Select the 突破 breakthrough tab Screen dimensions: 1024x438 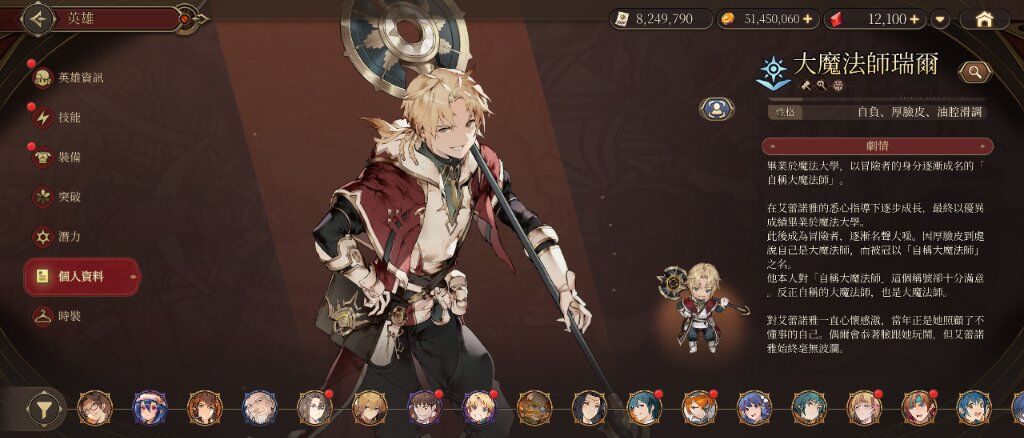(69, 196)
